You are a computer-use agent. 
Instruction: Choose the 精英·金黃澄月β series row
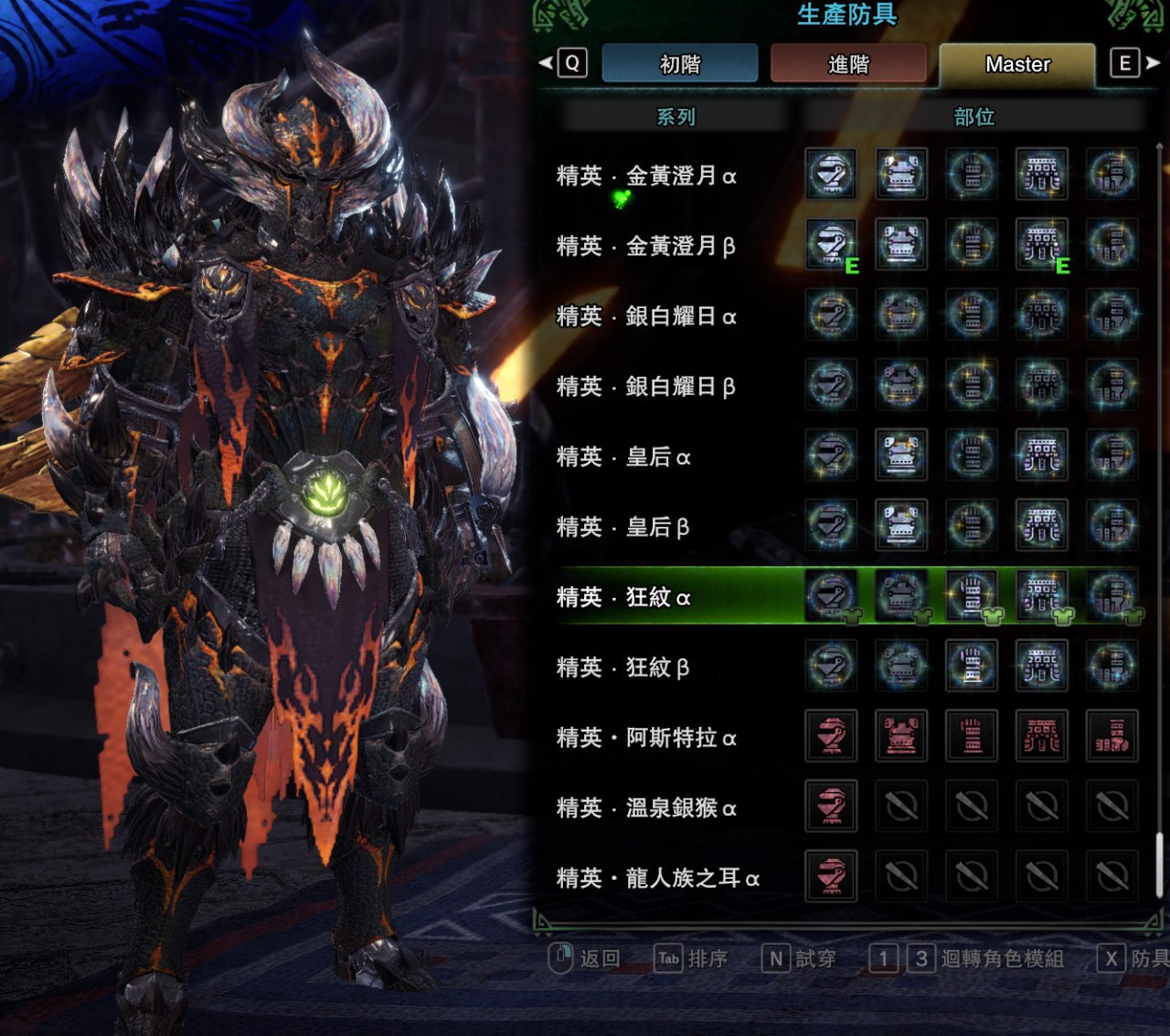(646, 246)
